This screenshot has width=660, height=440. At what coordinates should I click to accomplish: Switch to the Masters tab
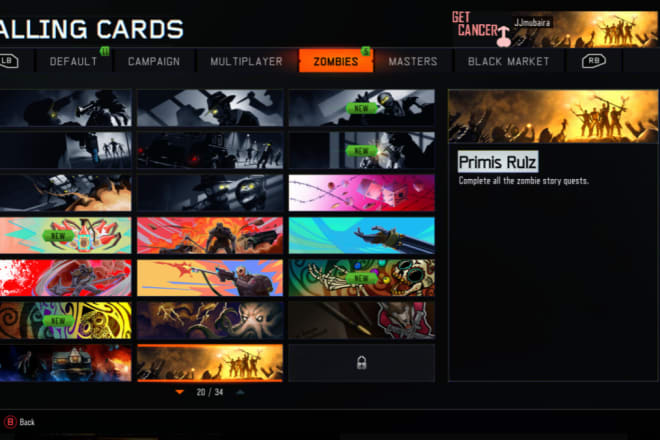413,61
